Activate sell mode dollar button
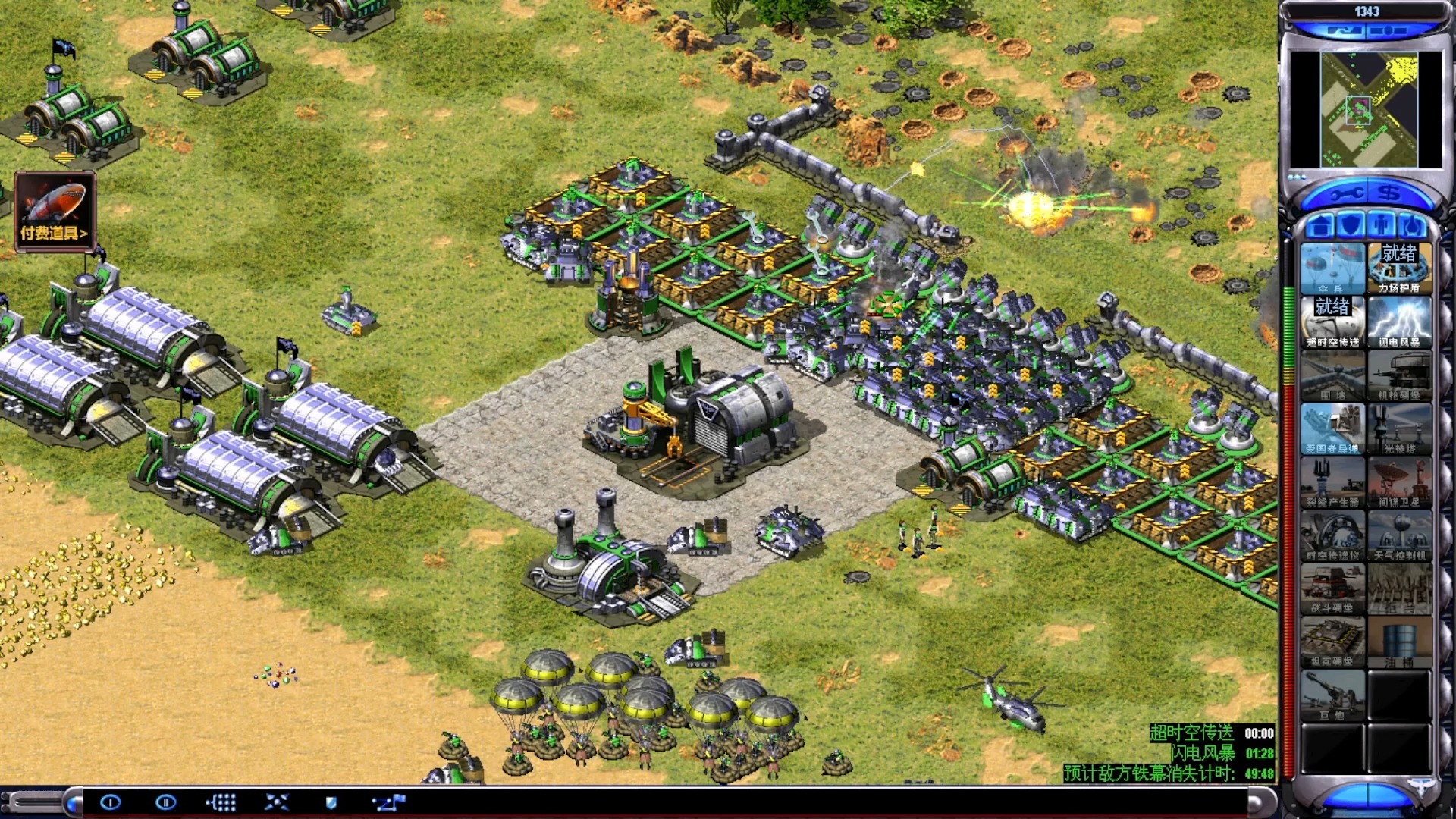Viewport: 1456px width, 819px height. tap(1389, 194)
